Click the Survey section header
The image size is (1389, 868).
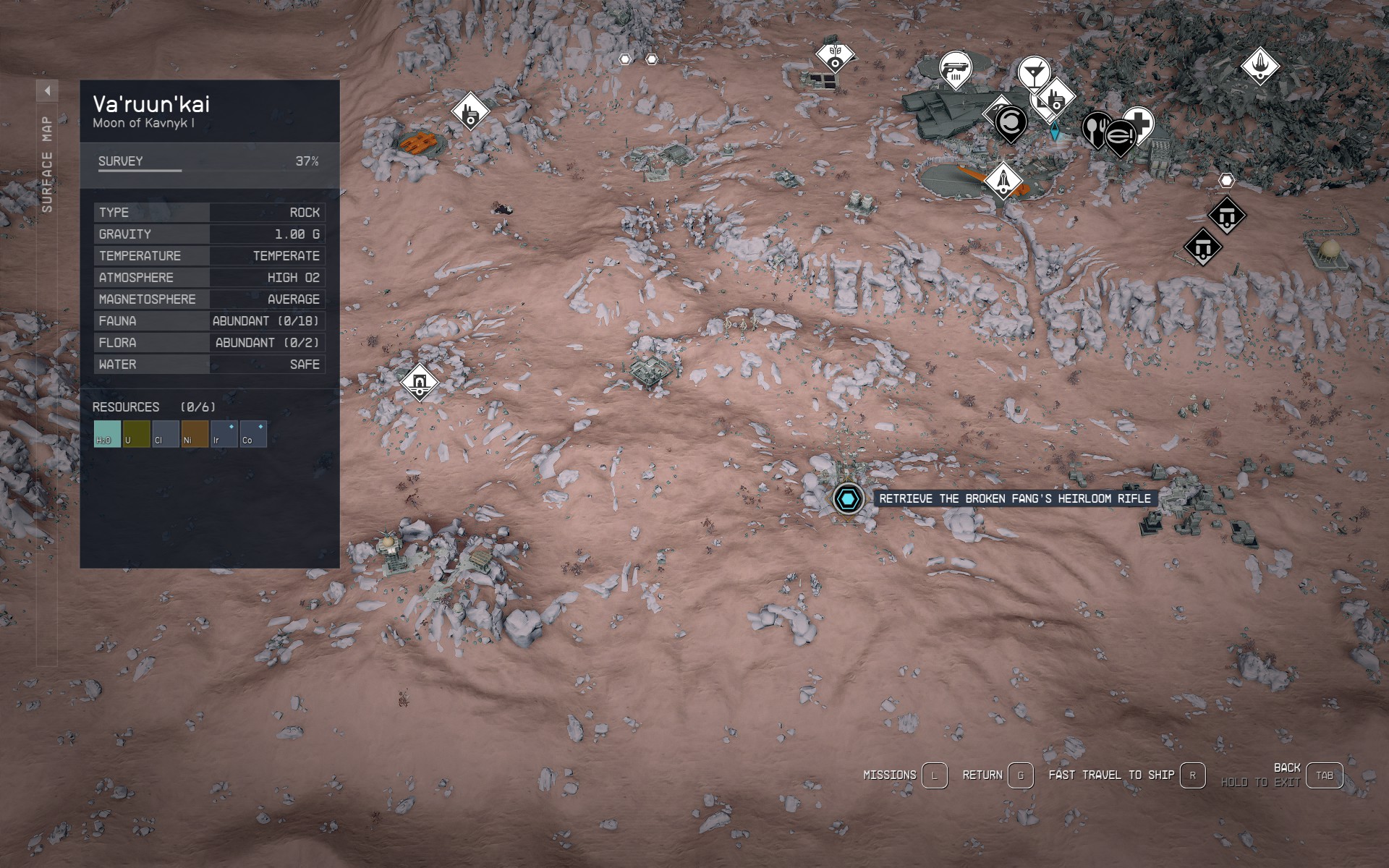120,161
